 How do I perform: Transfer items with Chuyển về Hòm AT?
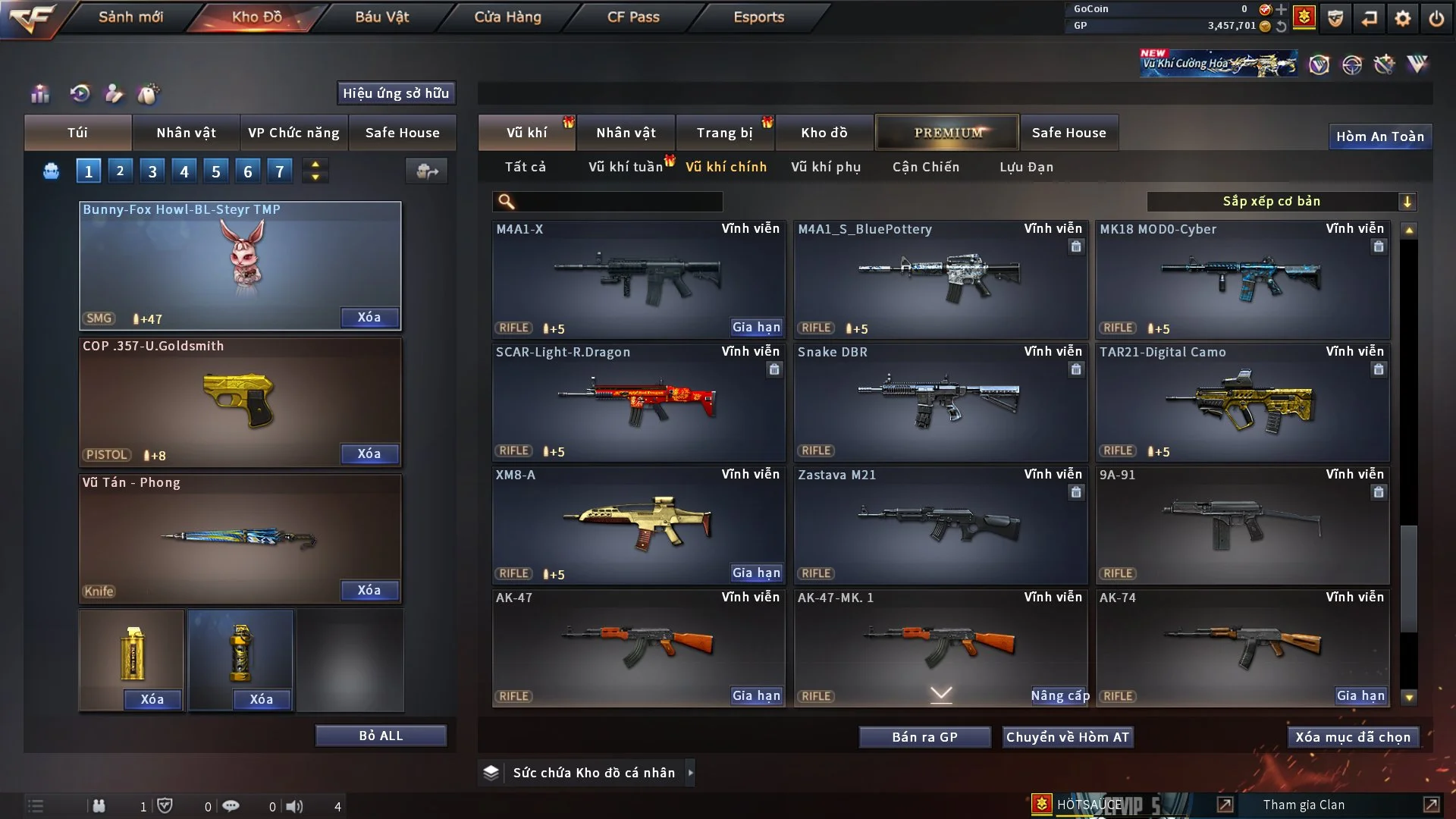1067,737
